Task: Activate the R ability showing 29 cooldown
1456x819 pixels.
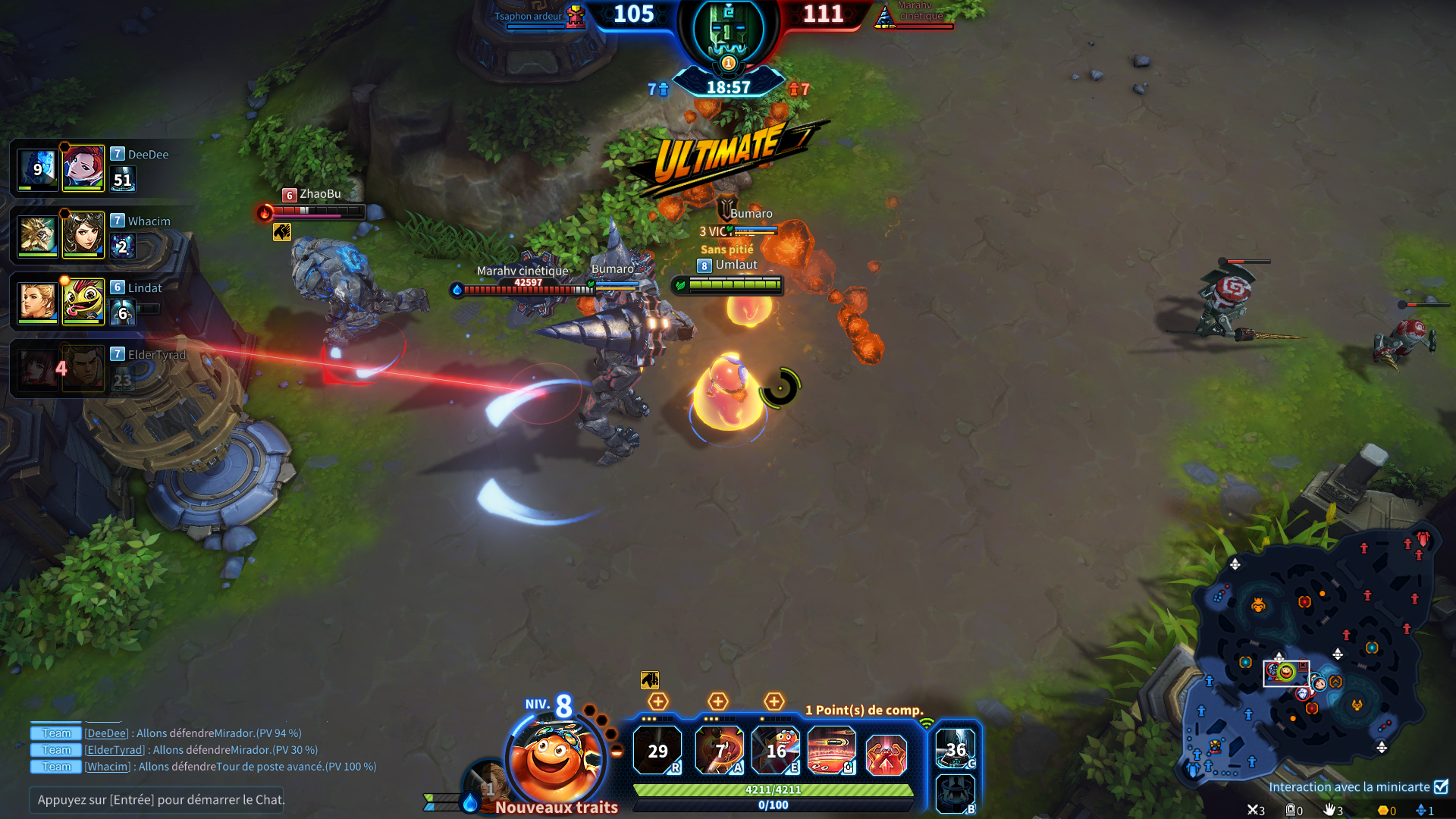Action: pyautogui.click(x=657, y=751)
